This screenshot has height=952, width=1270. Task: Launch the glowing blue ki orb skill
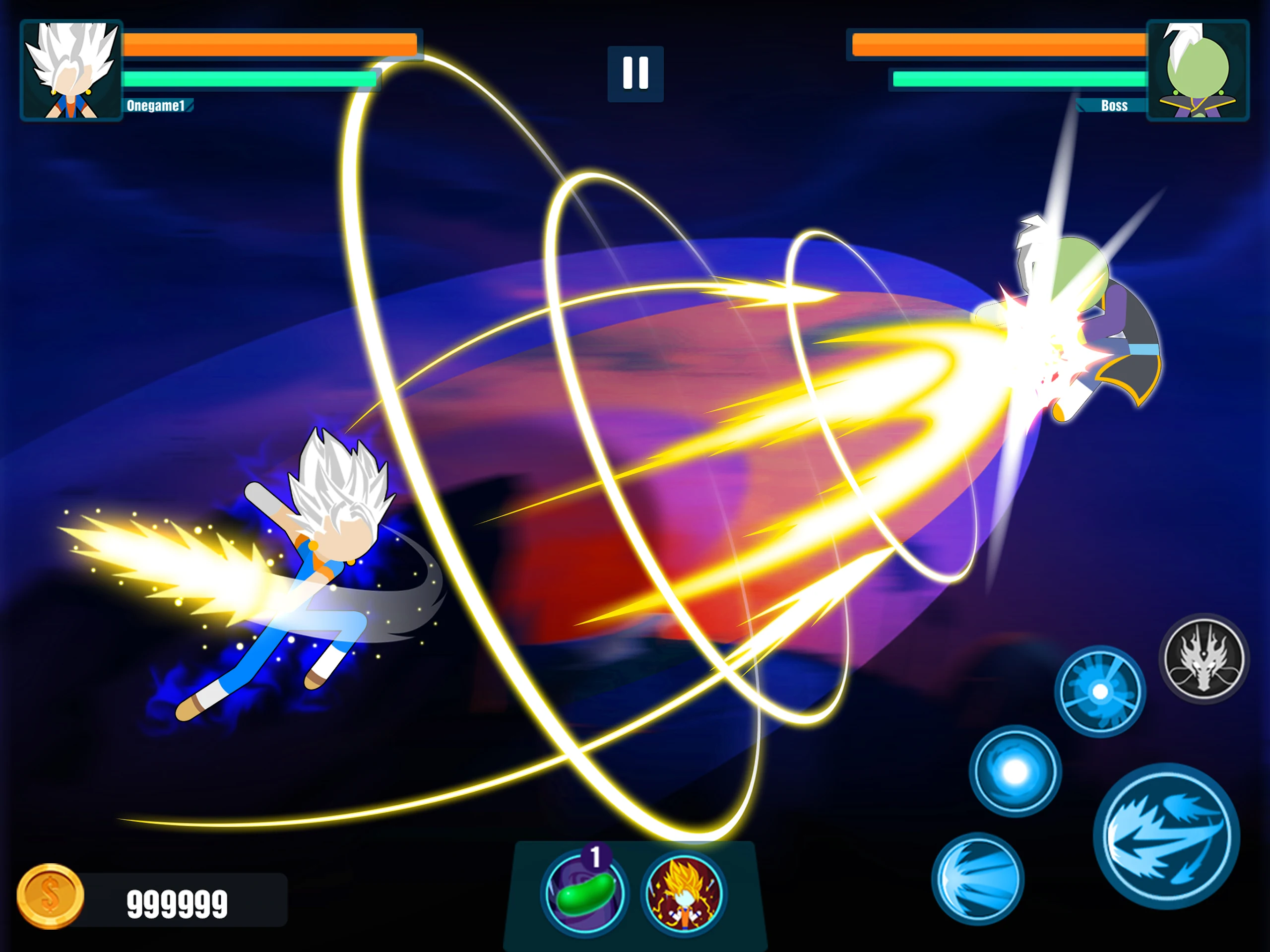click(x=1015, y=771)
